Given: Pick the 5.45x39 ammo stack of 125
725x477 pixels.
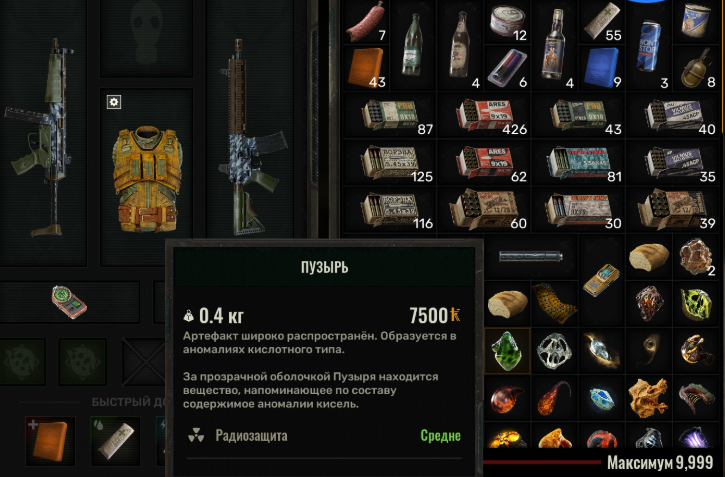Looking at the screenshot, I should tap(388, 162).
